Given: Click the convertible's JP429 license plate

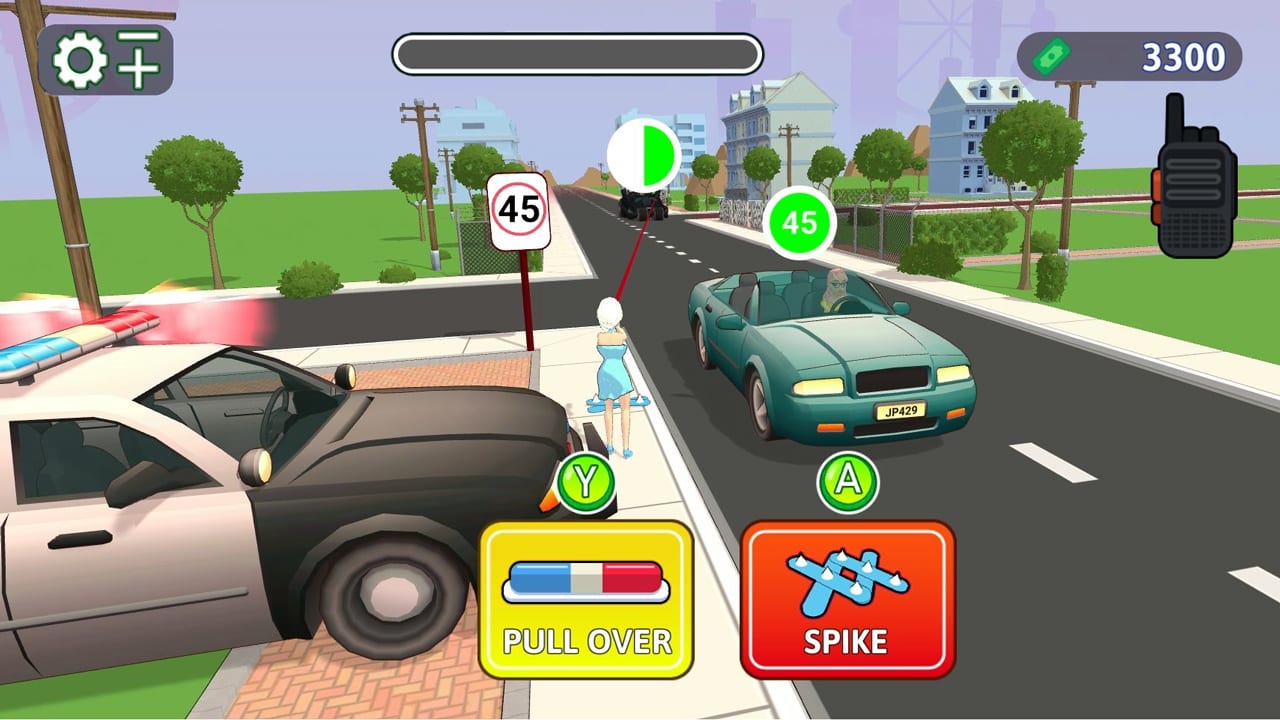Looking at the screenshot, I should (899, 410).
